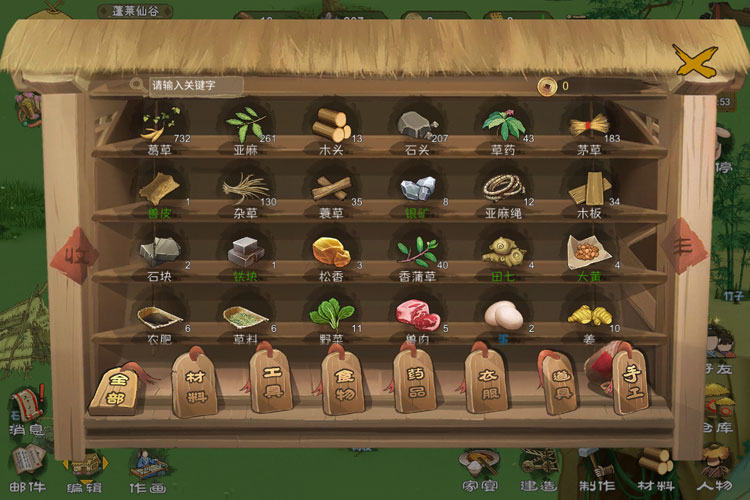Open the 手工 handicraft tab

click(x=631, y=382)
